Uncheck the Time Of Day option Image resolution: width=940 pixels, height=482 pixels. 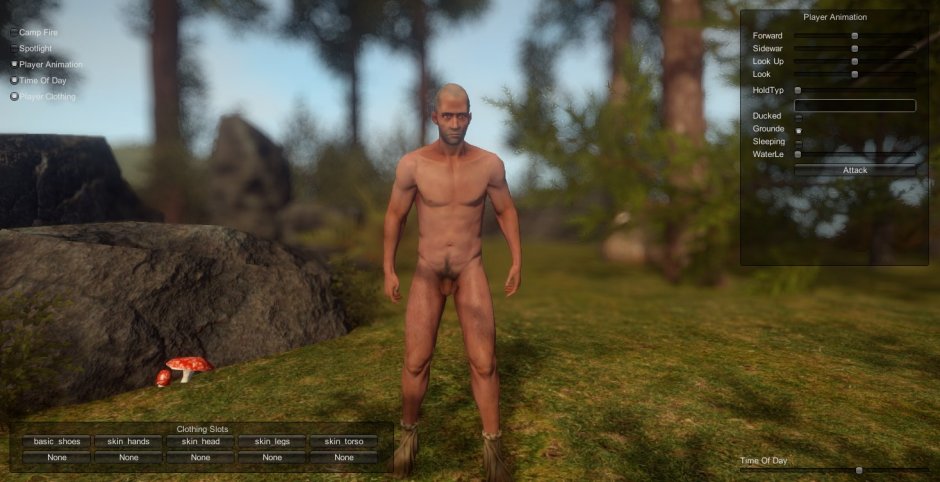[14, 80]
